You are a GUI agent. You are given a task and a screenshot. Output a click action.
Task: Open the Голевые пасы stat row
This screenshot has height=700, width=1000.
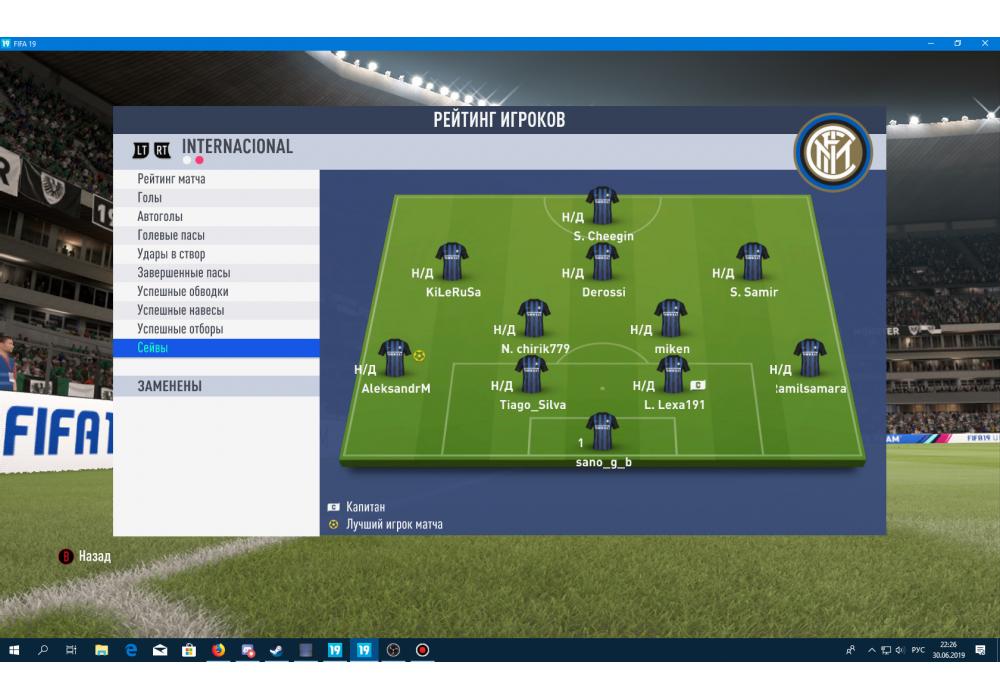171,236
